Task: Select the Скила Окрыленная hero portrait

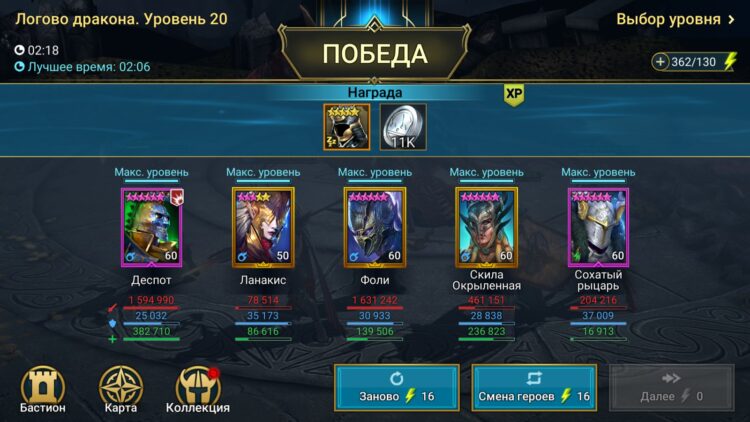Action: pos(486,227)
